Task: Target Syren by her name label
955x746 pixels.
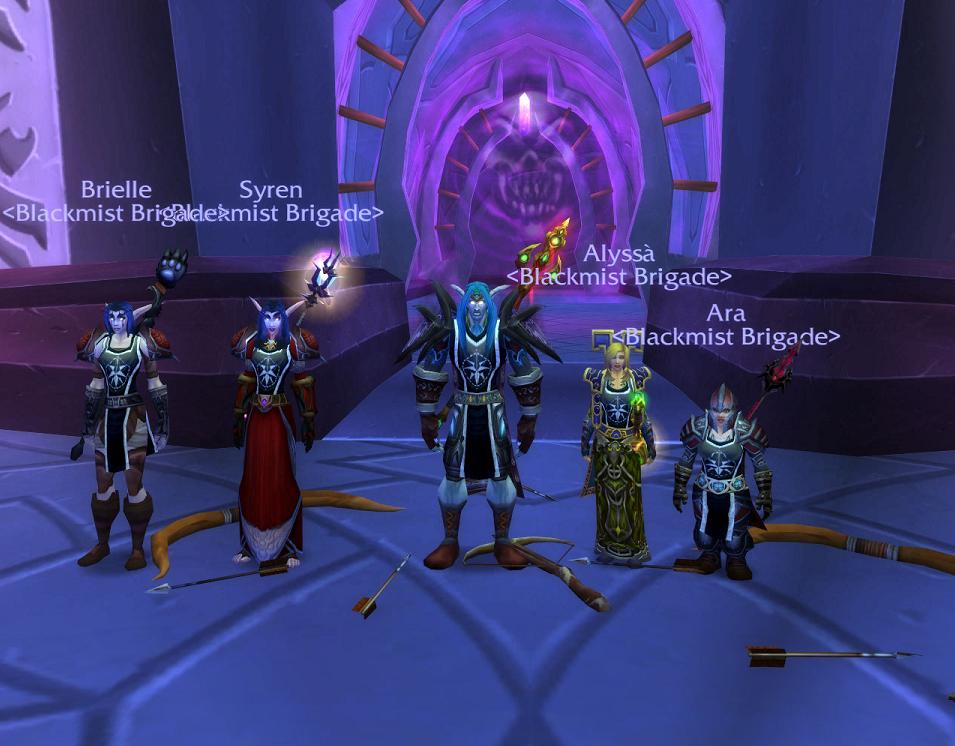Action: pos(270,190)
